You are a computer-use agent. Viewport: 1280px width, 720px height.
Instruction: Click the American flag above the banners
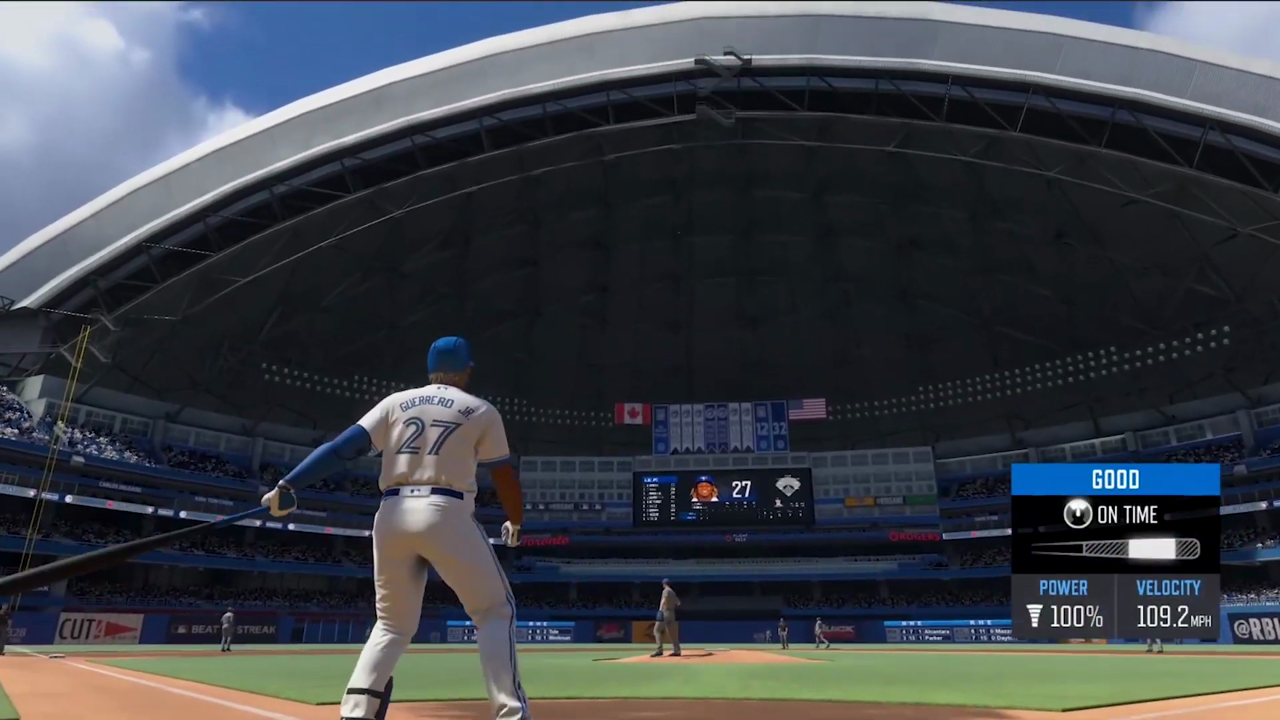pyautogui.click(x=806, y=407)
